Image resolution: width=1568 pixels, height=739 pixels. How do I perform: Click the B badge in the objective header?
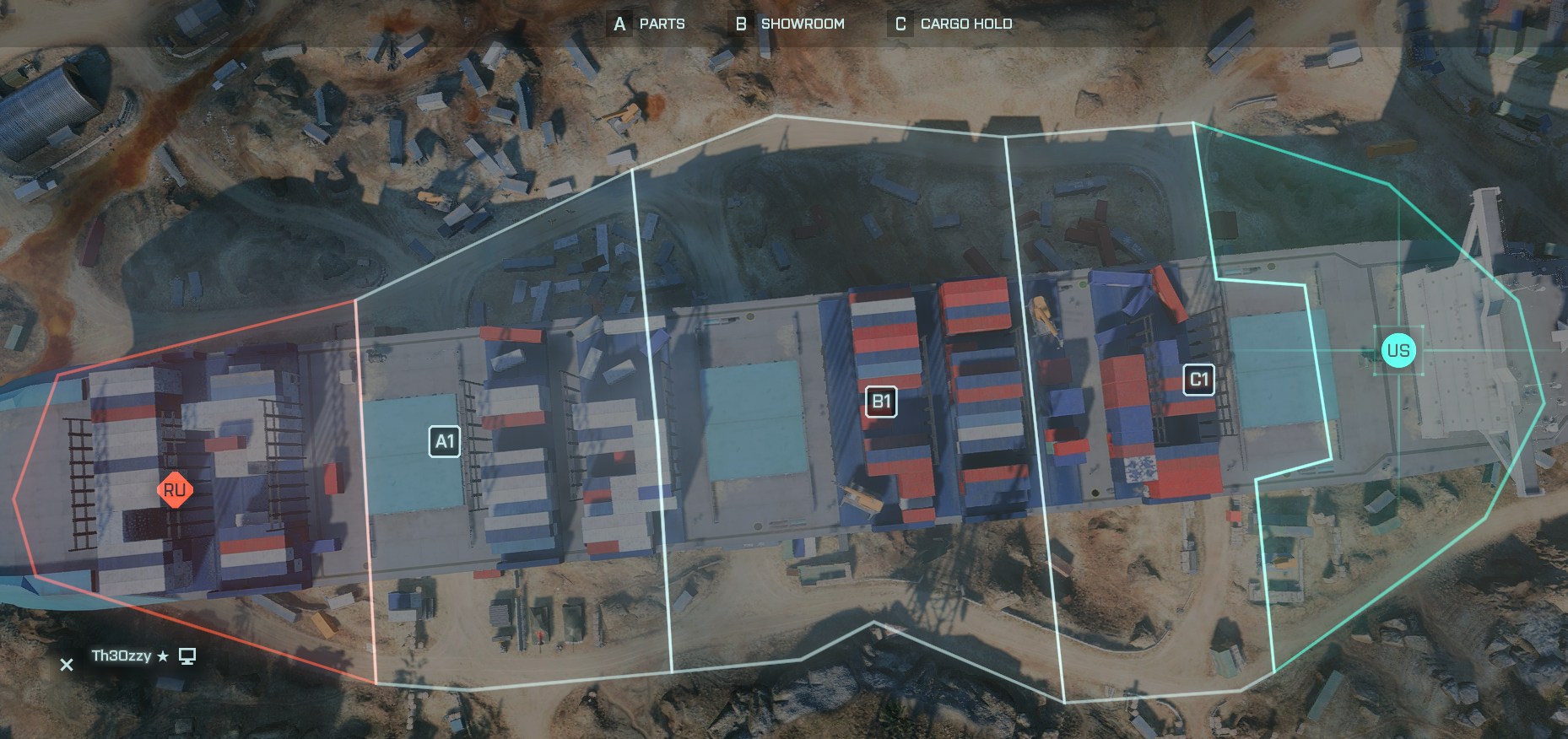tap(740, 24)
